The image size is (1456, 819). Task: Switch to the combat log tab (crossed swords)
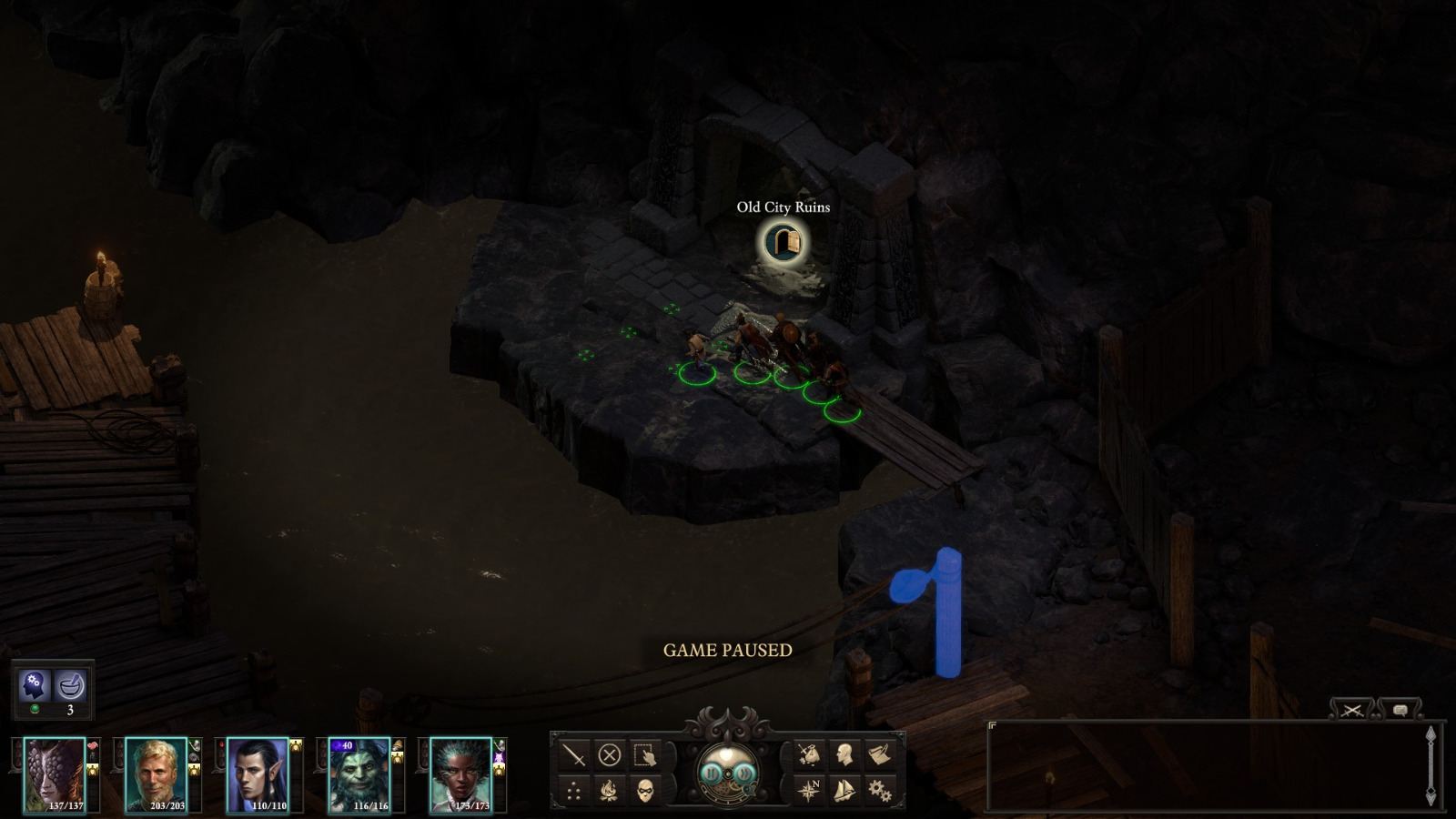(1351, 710)
